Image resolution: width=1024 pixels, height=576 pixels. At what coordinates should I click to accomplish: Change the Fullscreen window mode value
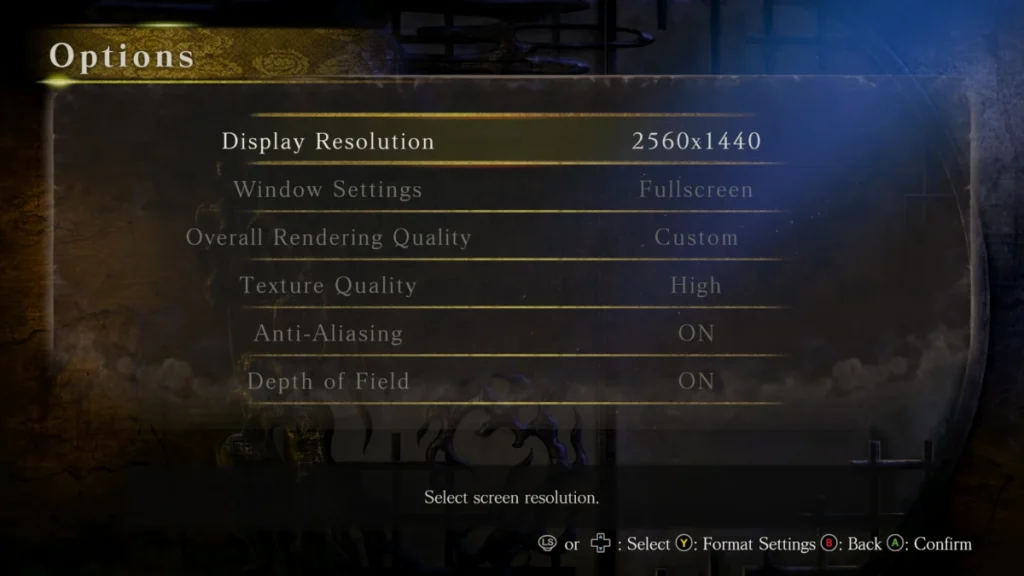[696, 190]
